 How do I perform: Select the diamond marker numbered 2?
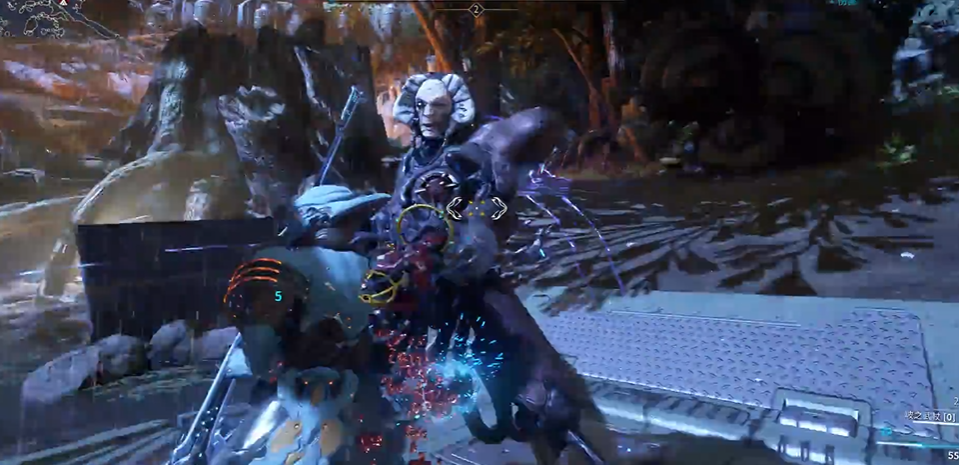476,9
